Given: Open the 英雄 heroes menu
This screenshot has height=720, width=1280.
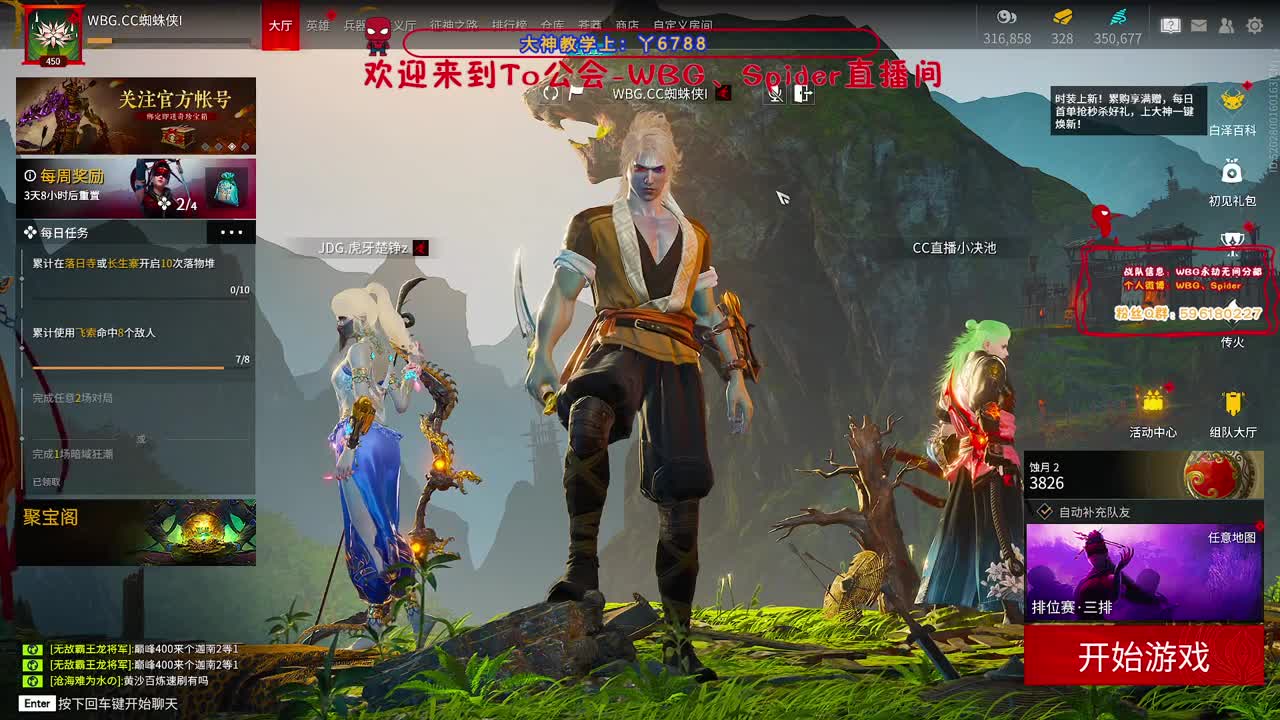Looking at the screenshot, I should (318, 26).
